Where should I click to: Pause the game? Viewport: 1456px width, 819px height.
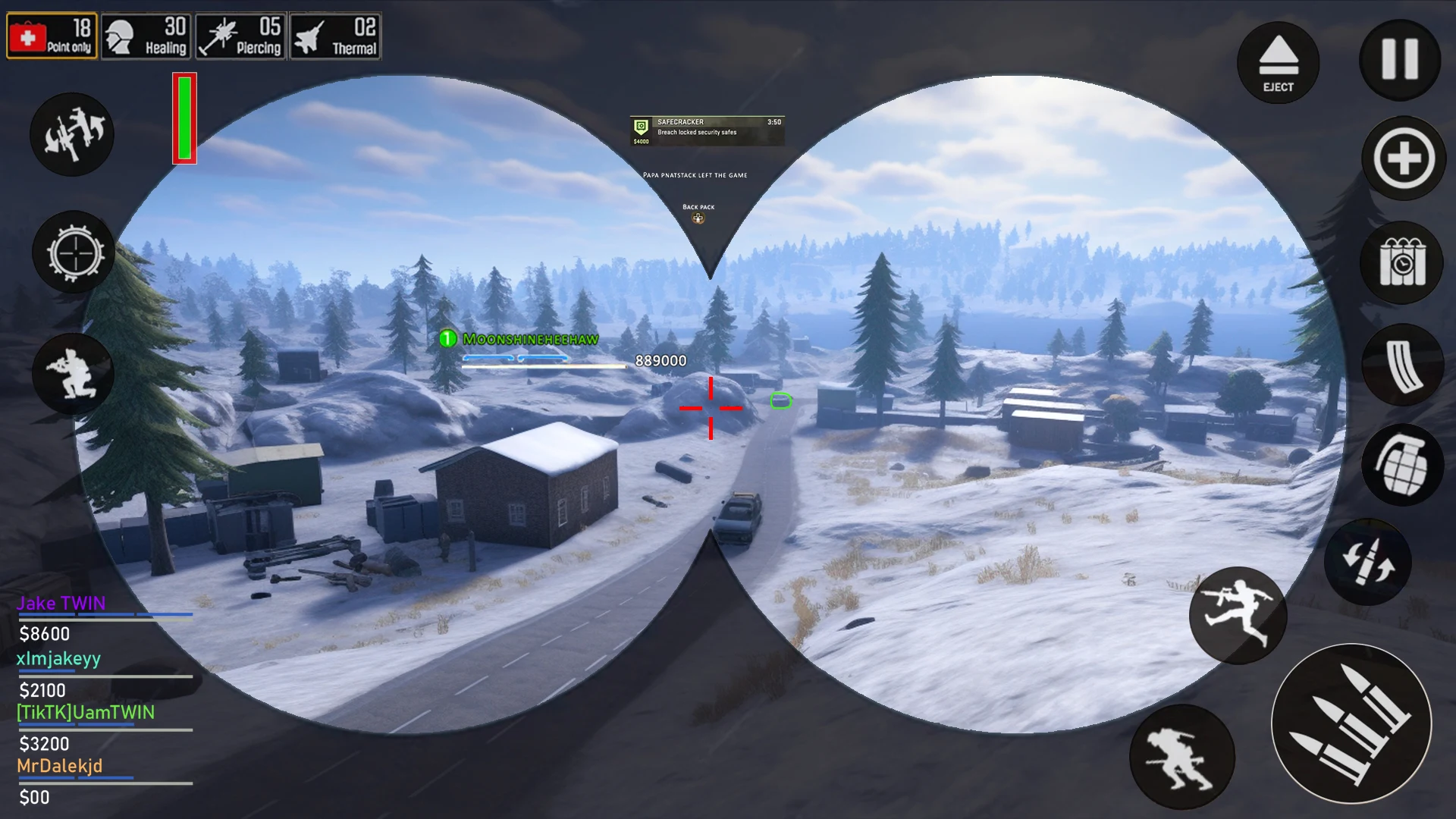pos(1400,60)
